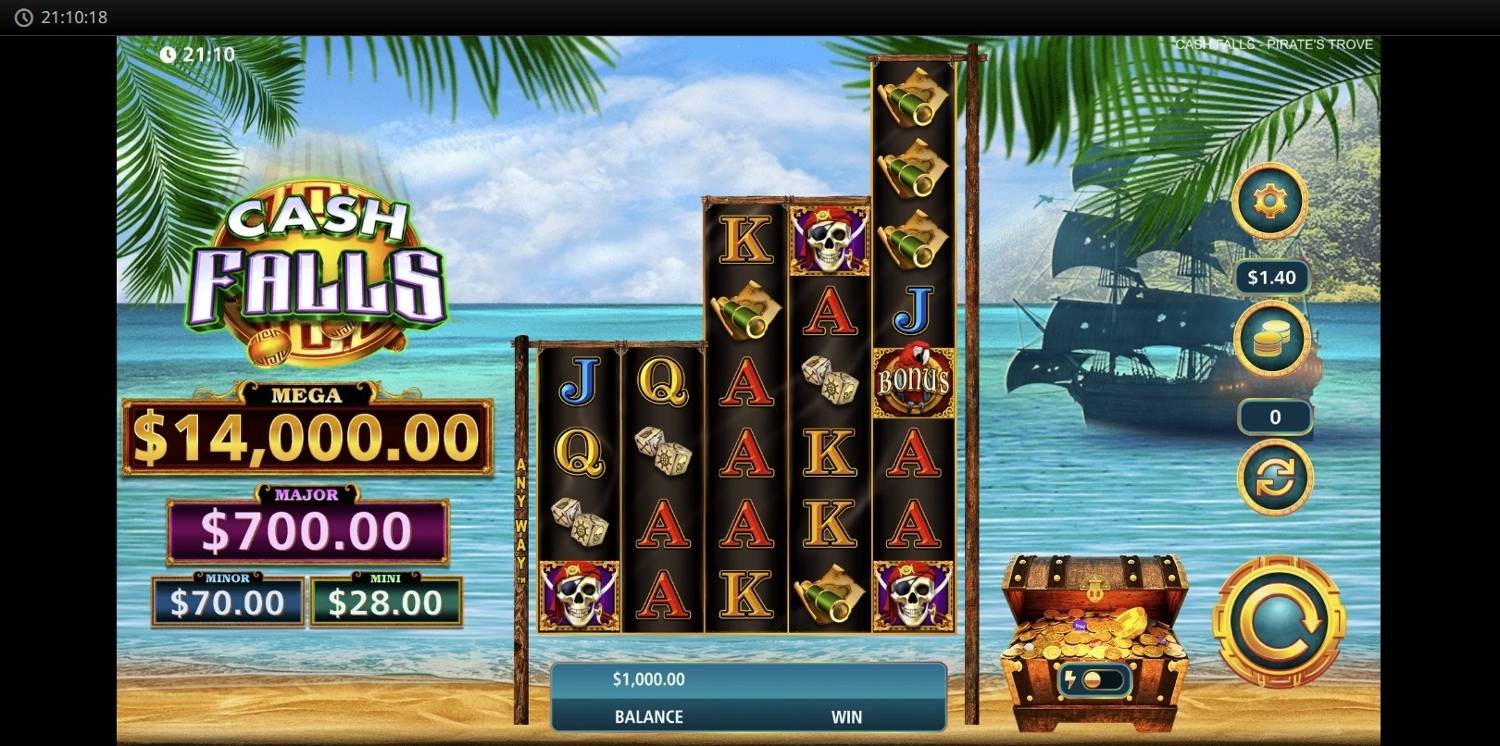Click the CASH FALLS PIRATE'S TROVE title

[x=1276, y=43]
